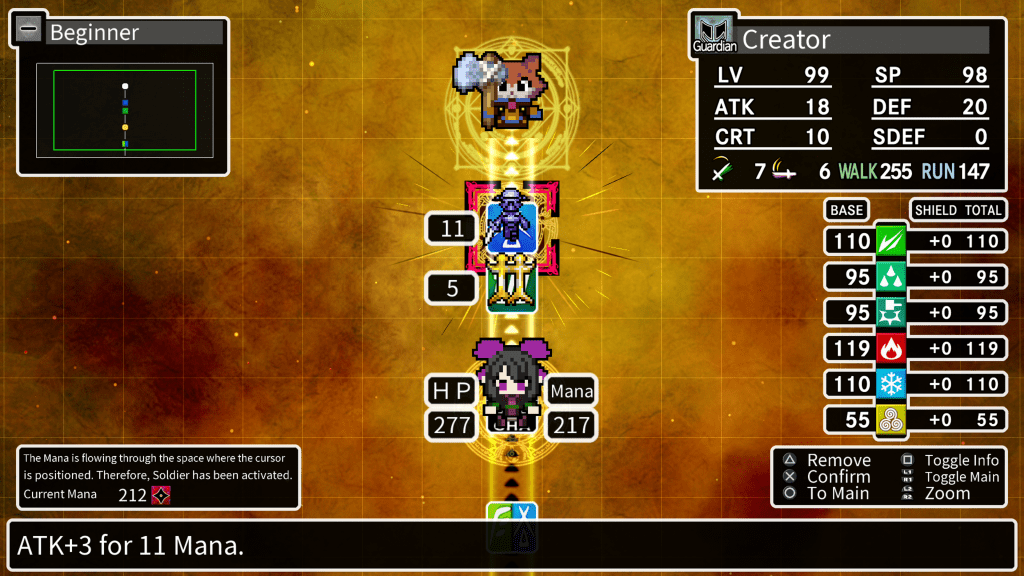Select the teal three-droplet element icon
Image resolution: width=1024 pixels, height=576 pixels.
891,277
